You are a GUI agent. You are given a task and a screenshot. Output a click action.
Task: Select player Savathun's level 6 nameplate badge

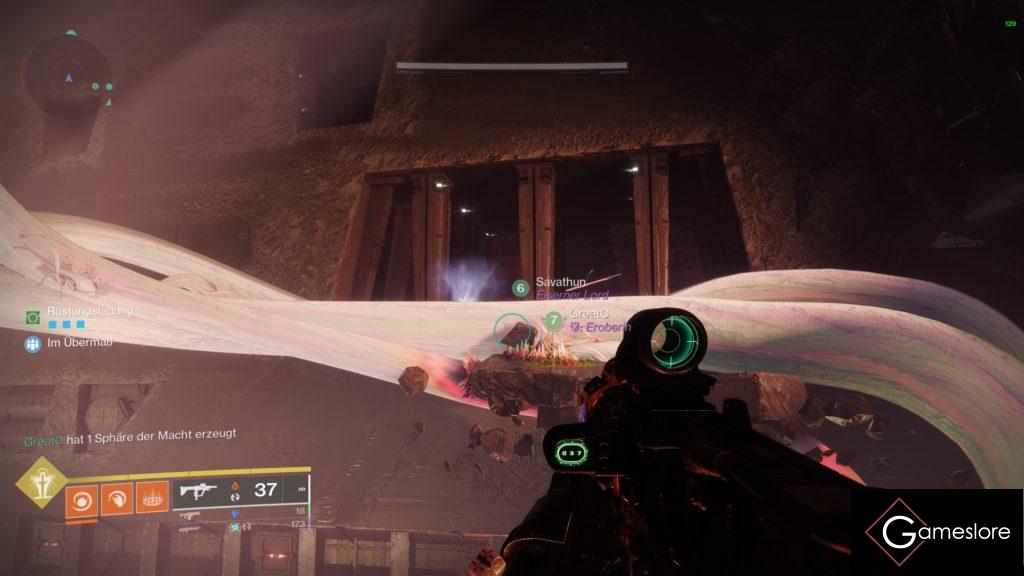point(520,288)
